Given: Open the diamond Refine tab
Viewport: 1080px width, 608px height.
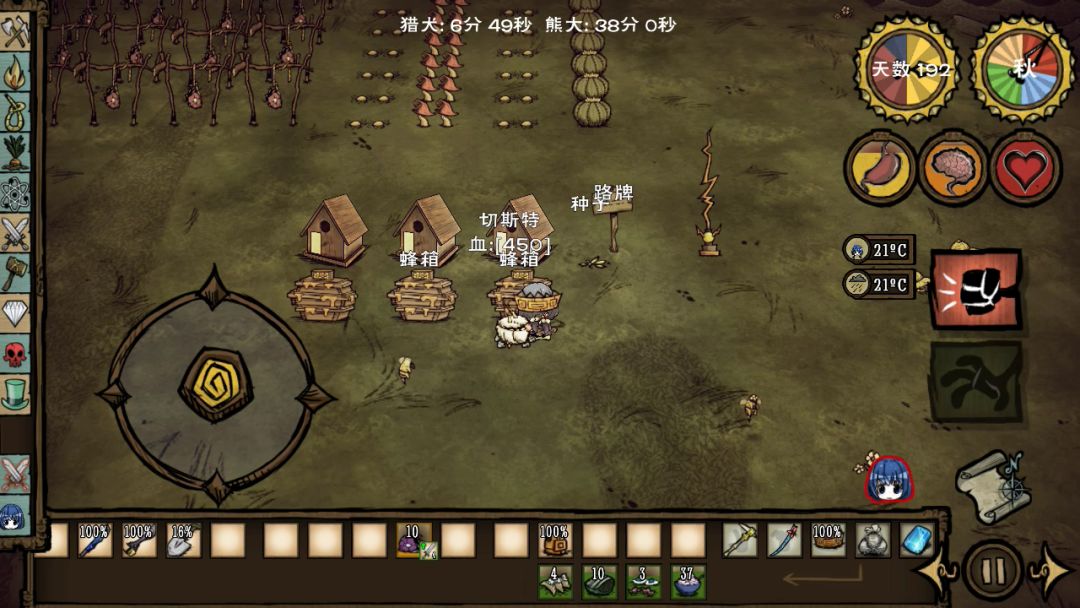Looking at the screenshot, I should 16,313.
